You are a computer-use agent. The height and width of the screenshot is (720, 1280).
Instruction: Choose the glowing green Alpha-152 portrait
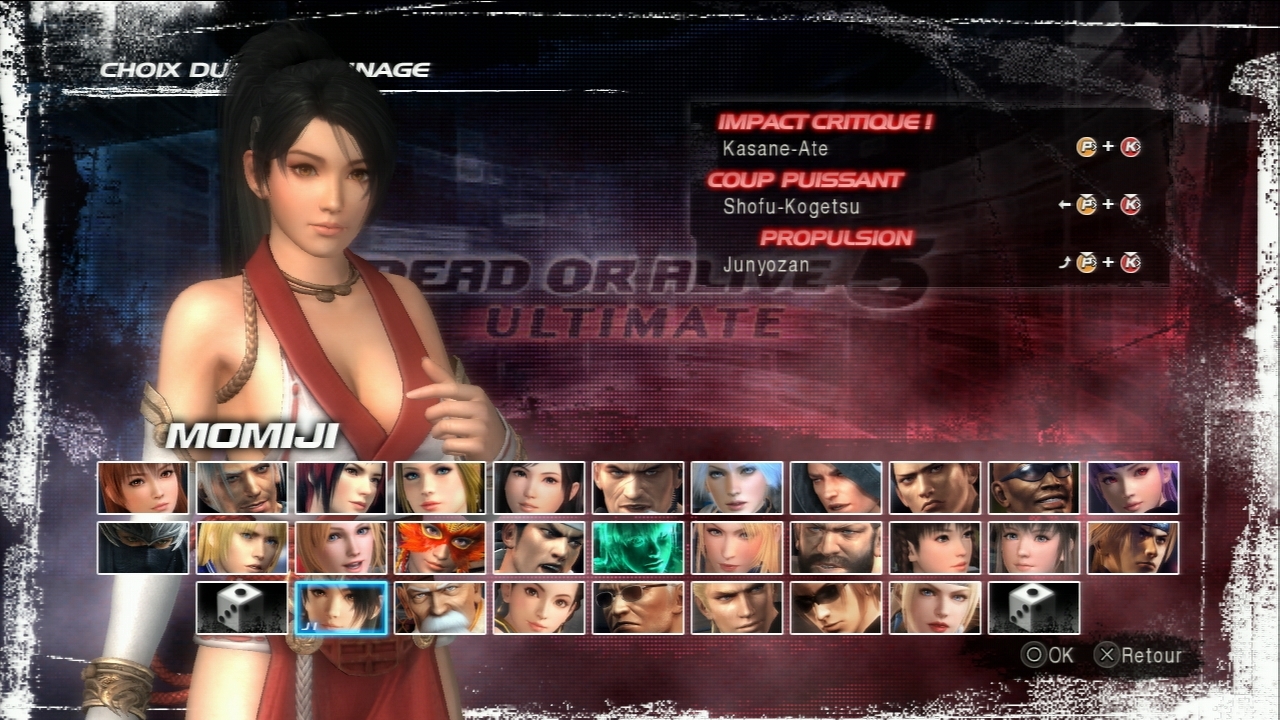[x=638, y=548]
